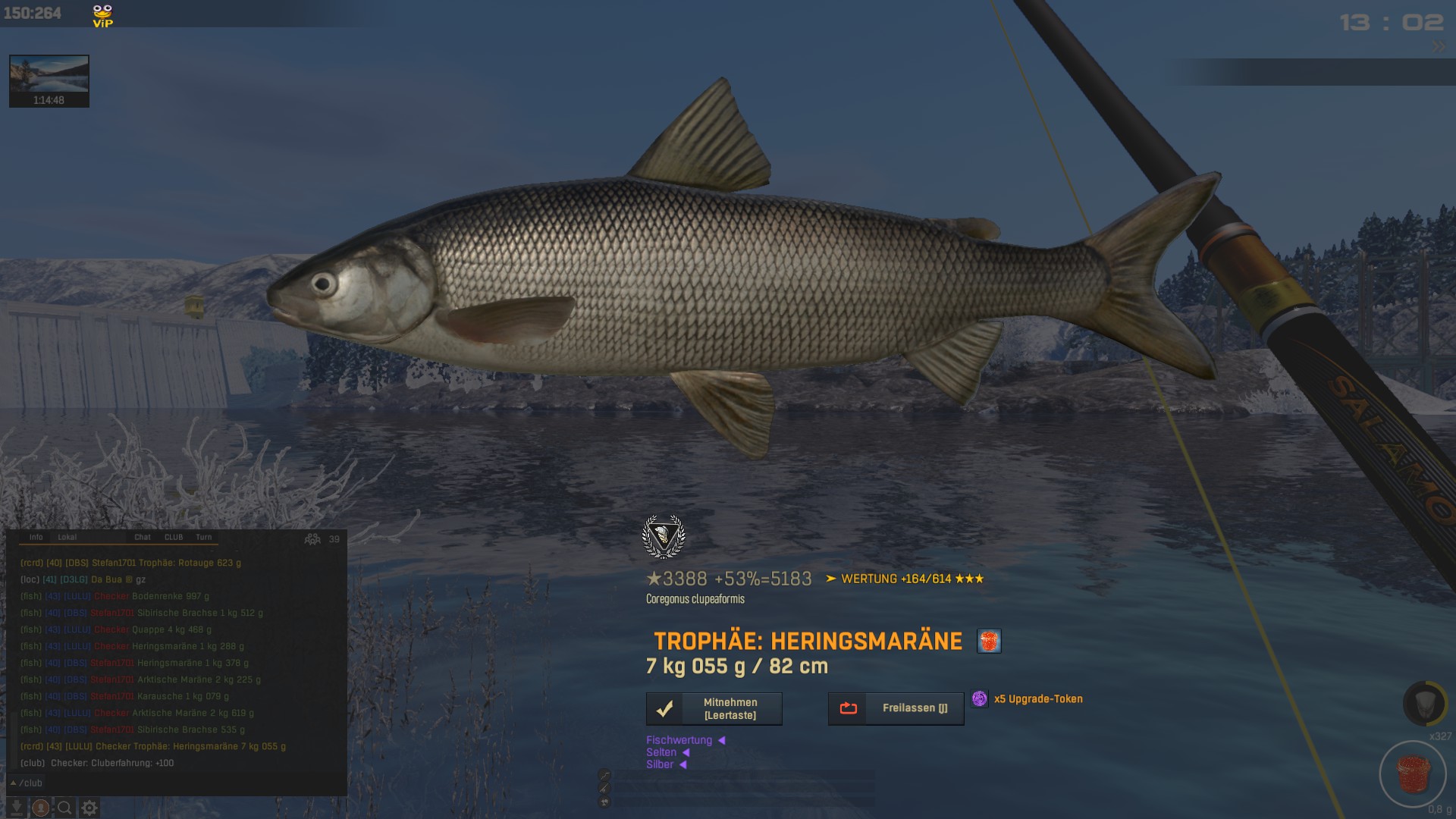Open the location webcam thumbnail
Image resolution: width=1456 pixels, height=819 pixels.
[x=49, y=80]
